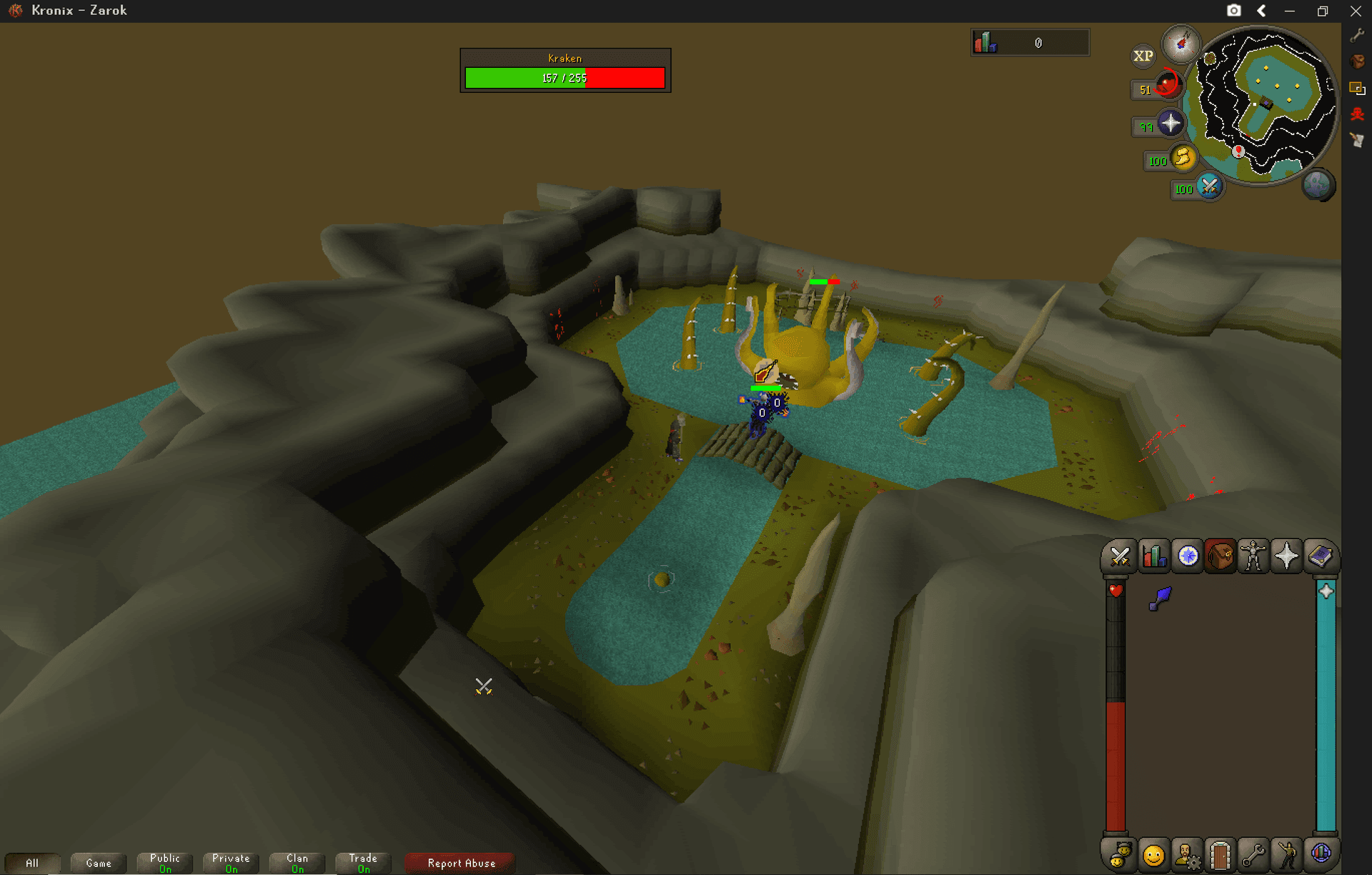Open the Settings wrench tab

1253,854
